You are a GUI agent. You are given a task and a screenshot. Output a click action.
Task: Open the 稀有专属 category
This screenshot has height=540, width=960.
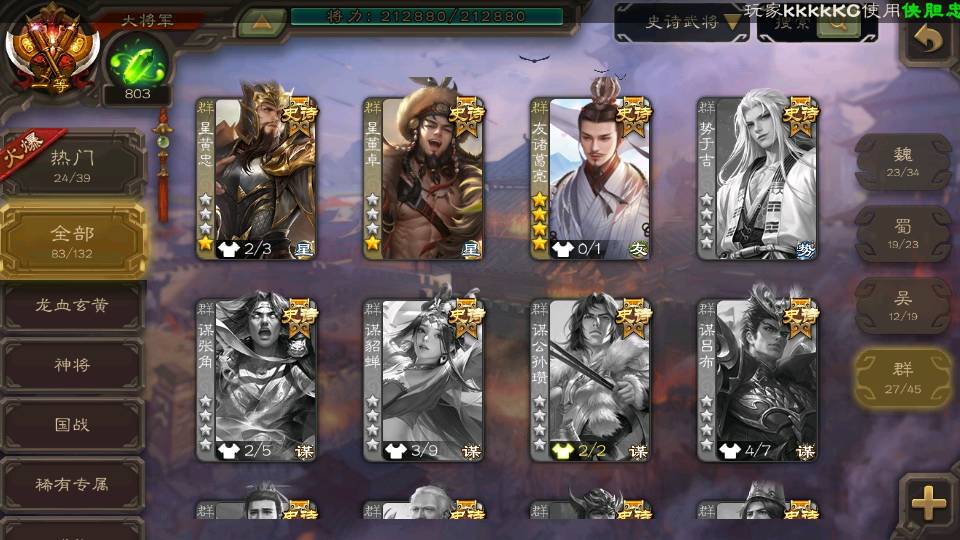click(72, 484)
